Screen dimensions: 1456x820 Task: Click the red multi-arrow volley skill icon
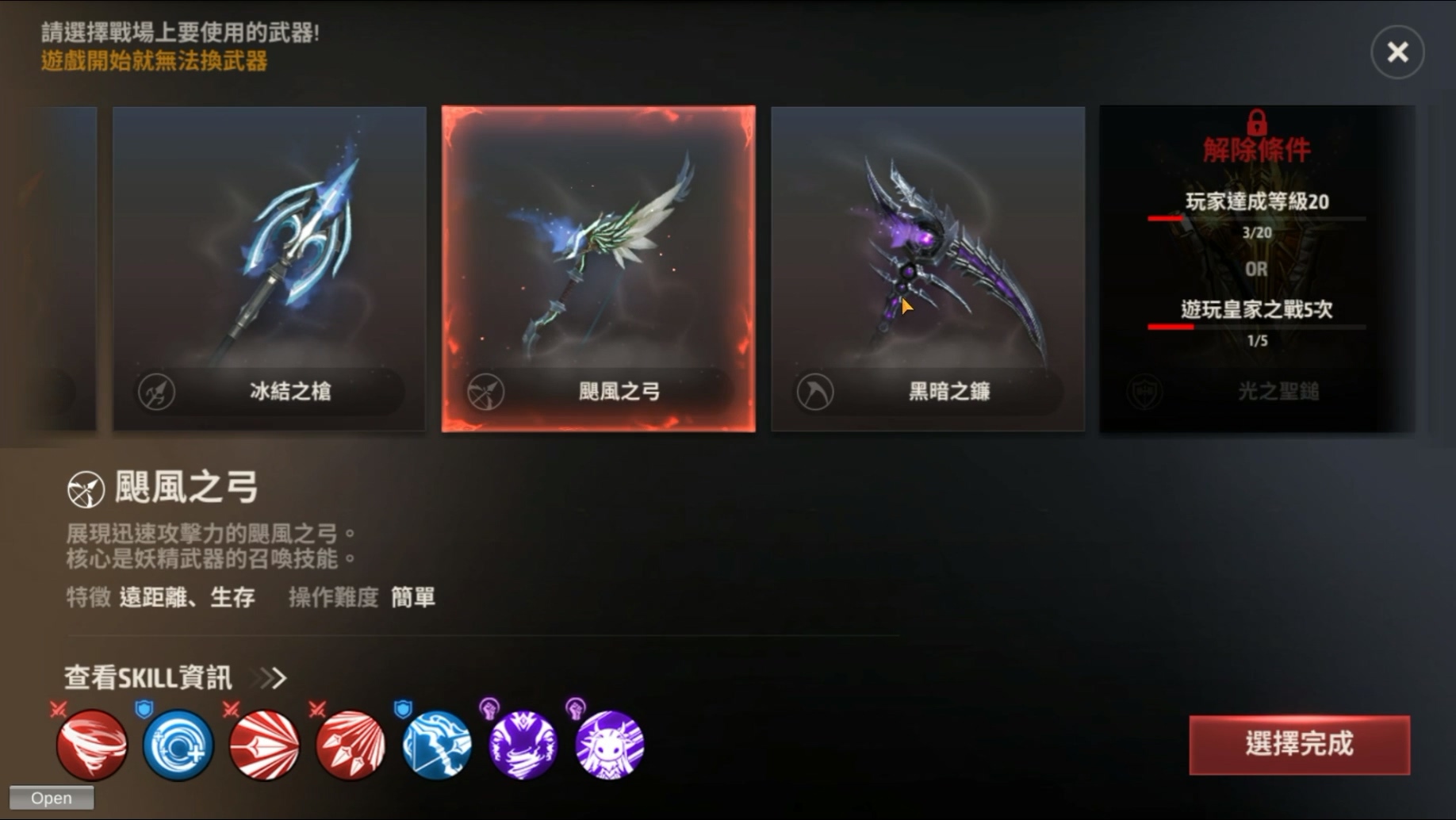(x=350, y=745)
